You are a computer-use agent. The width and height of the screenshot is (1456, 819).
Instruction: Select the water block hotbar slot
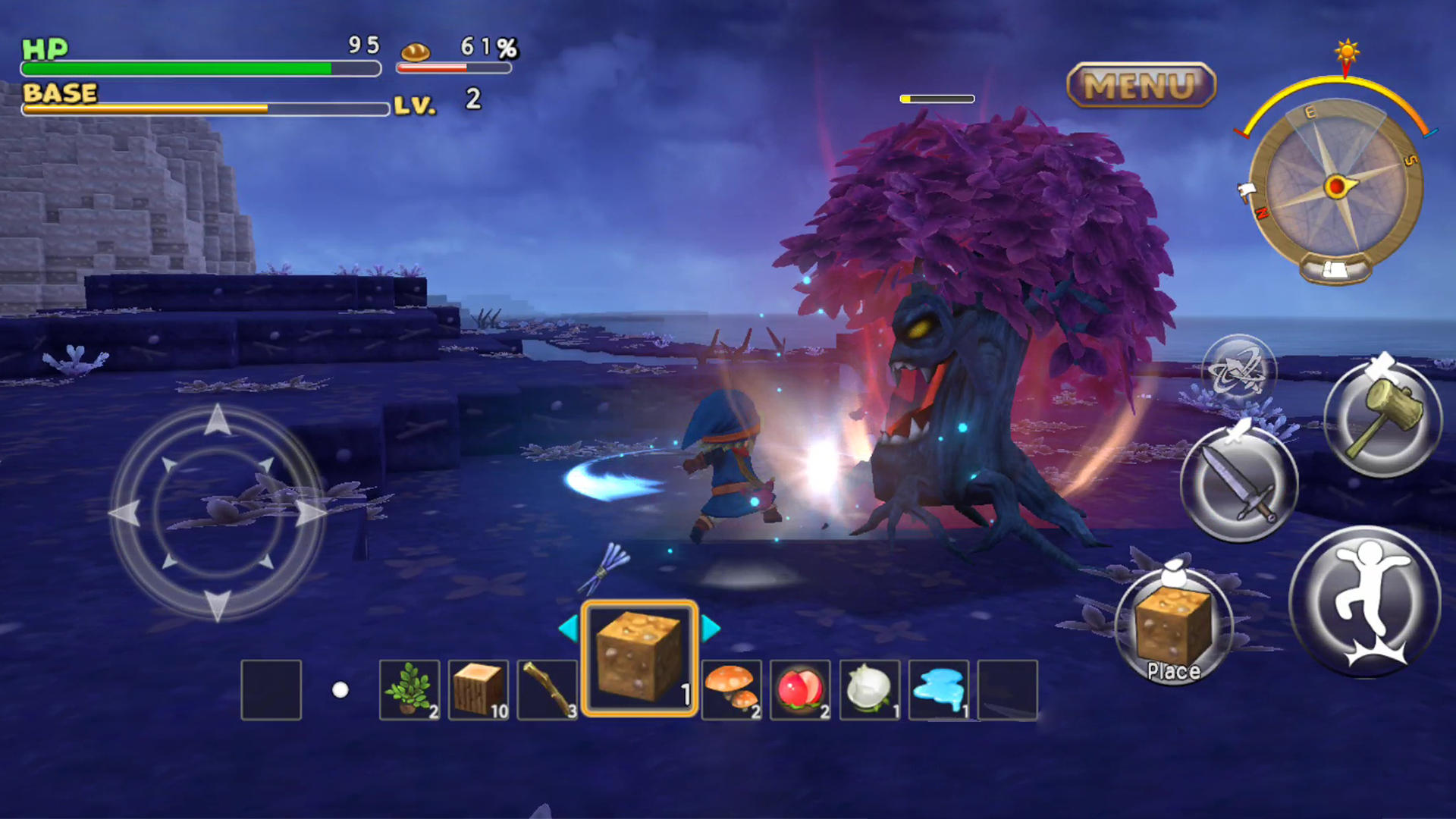(939, 690)
